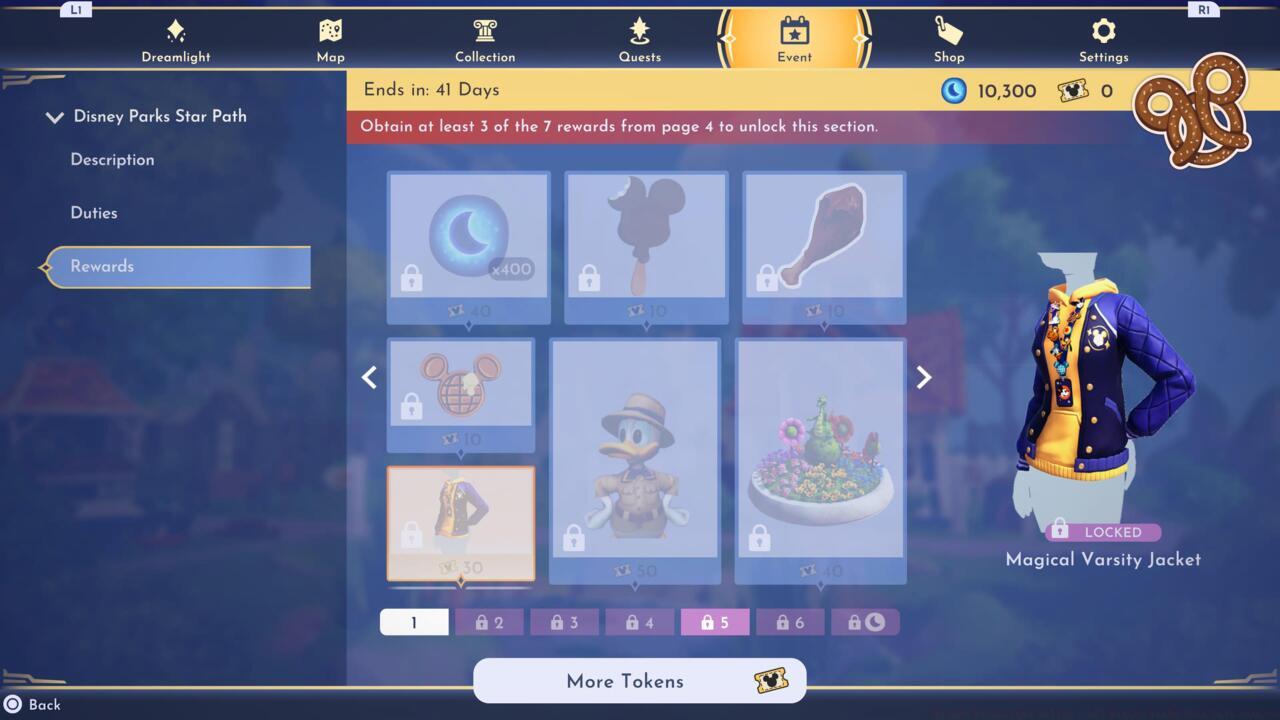This screenshot has height=720, width=1280.
Task: Click the Back control at bottom left
Action: pos(33,704)
